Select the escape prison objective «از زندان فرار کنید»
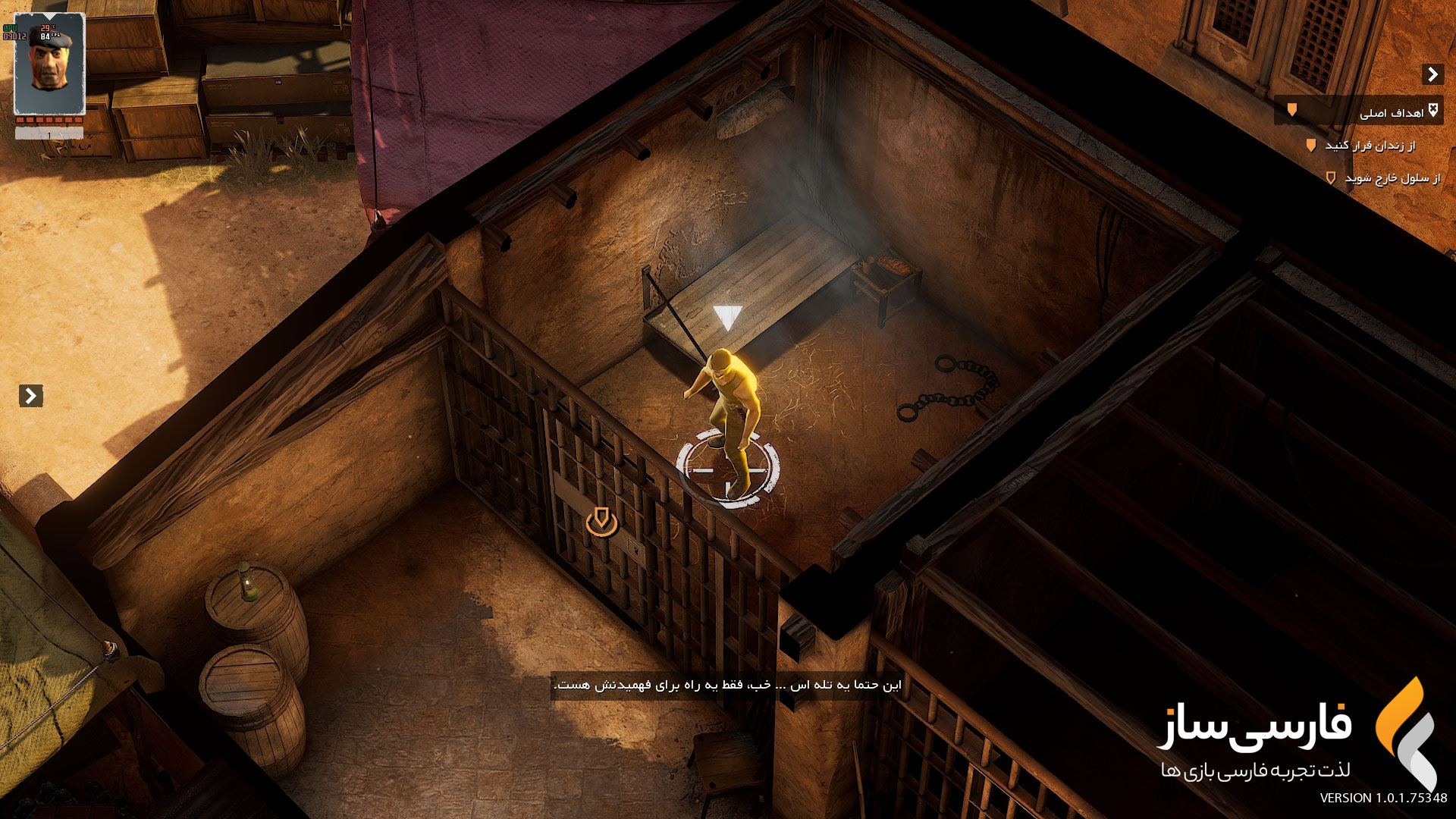Image resolution: width=1456 pixels, height=819 pixels. (1370, 146)
